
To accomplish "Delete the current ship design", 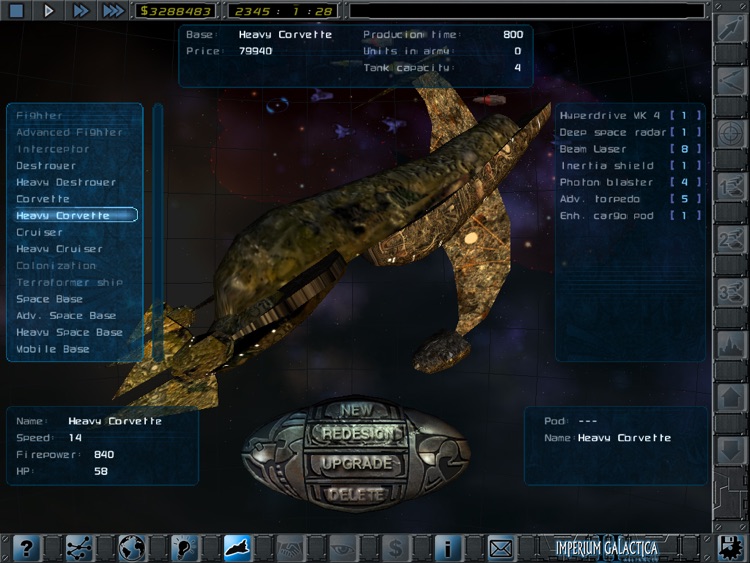I will [356, 493].
